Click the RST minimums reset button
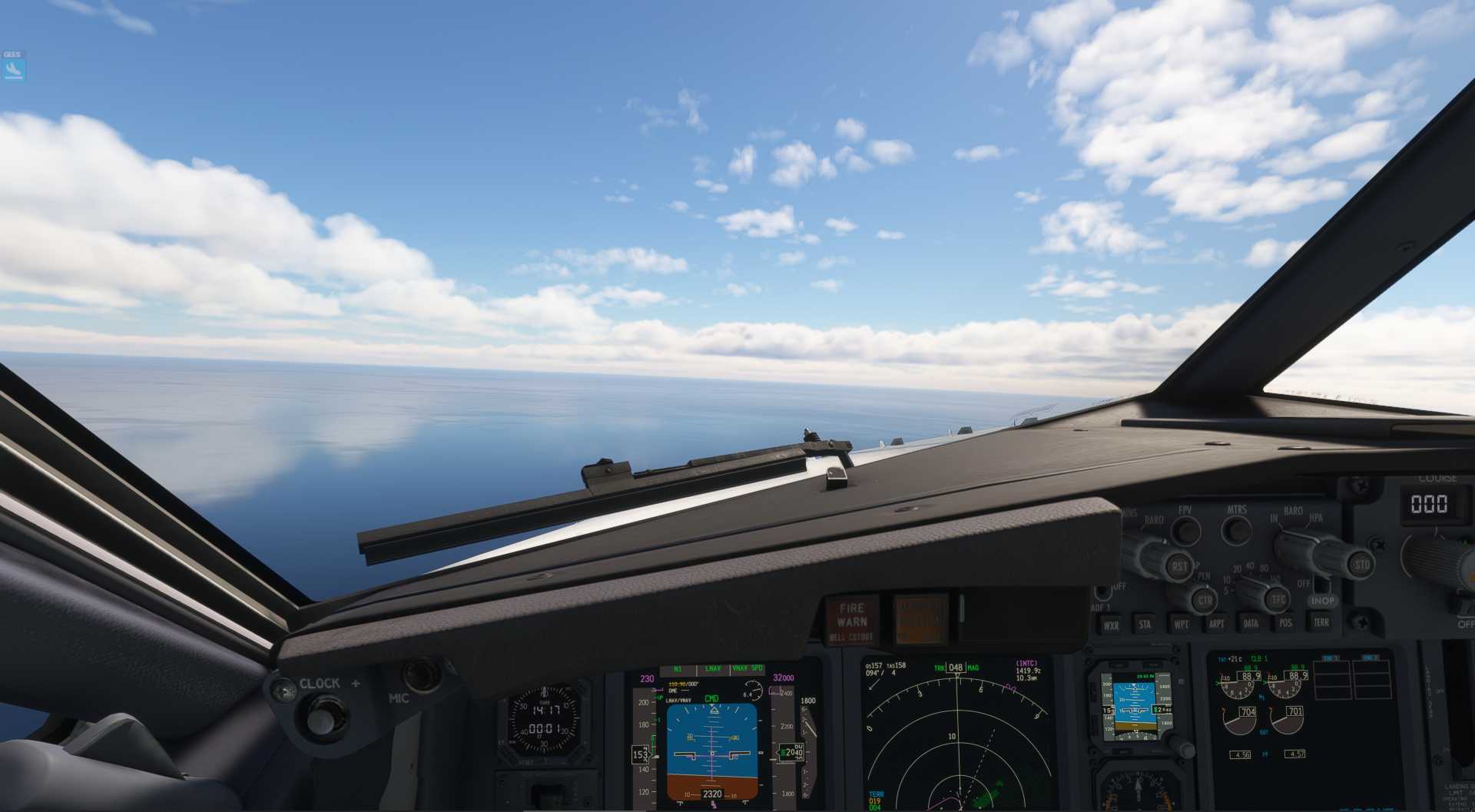This screenshot has width=1475, height=812. tap(1178, 566)
